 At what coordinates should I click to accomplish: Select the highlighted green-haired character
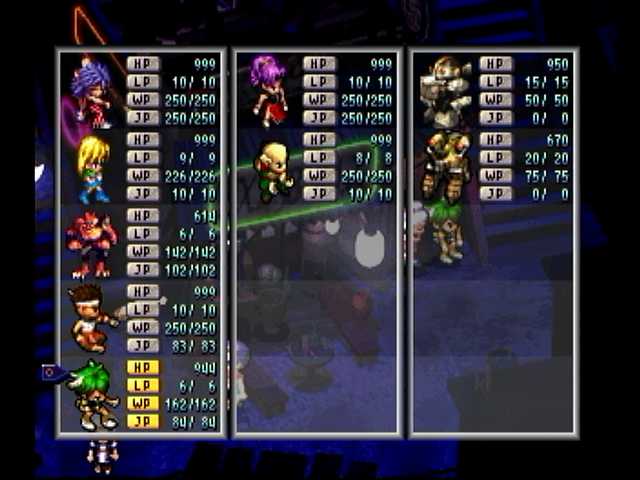point(96,393)
